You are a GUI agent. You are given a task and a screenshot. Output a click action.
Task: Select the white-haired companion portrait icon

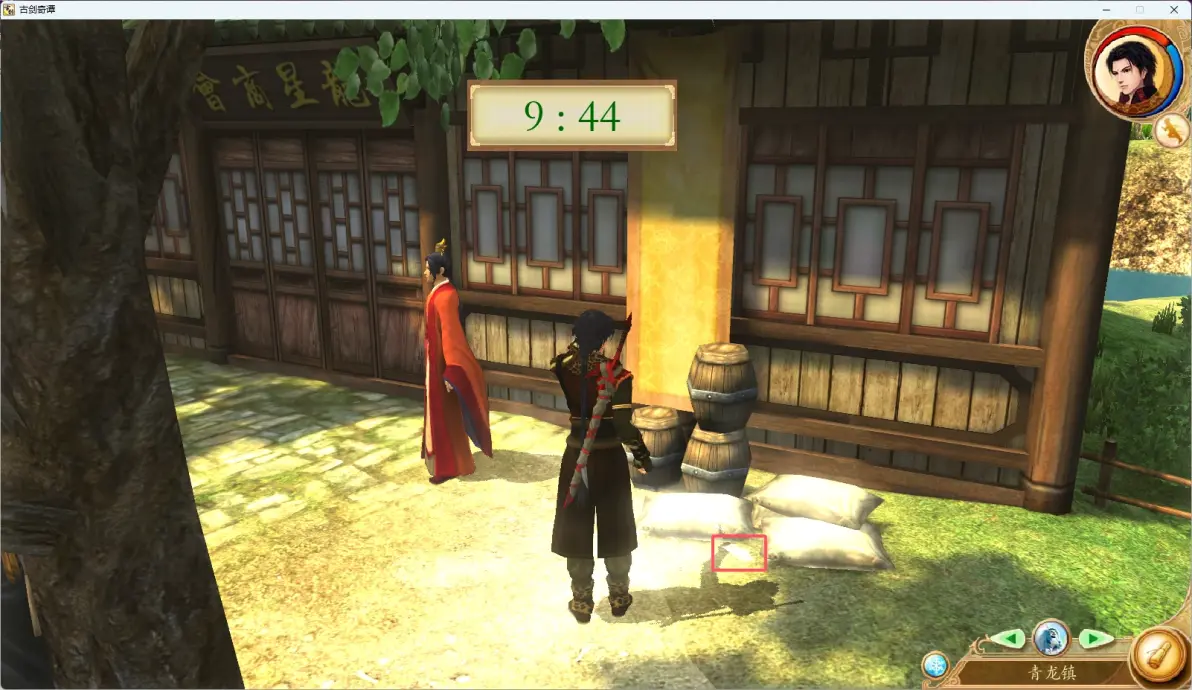pos(1052,637)
